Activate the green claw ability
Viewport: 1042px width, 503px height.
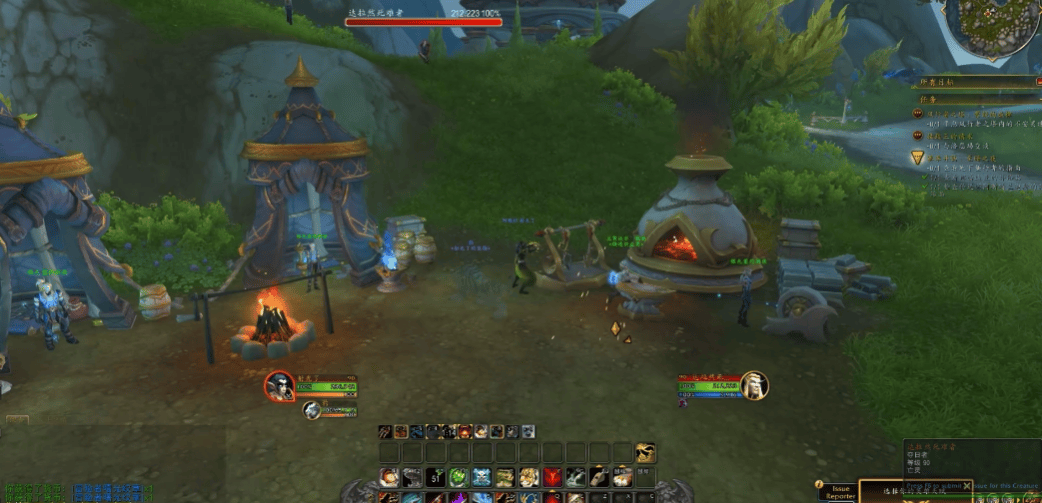coord(458,478)
